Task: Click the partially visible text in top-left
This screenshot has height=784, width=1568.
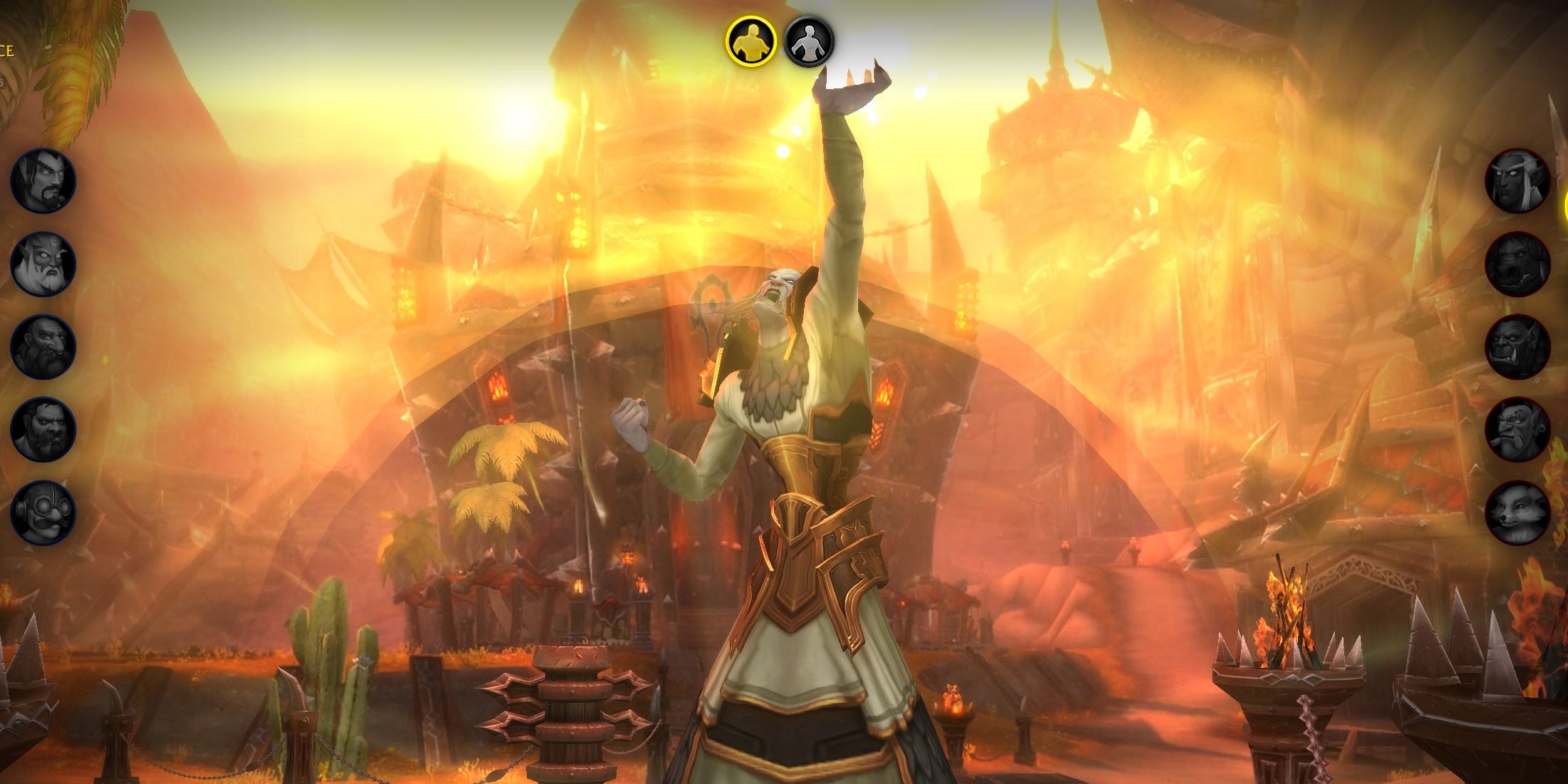Action: click(x=7, y=50)
